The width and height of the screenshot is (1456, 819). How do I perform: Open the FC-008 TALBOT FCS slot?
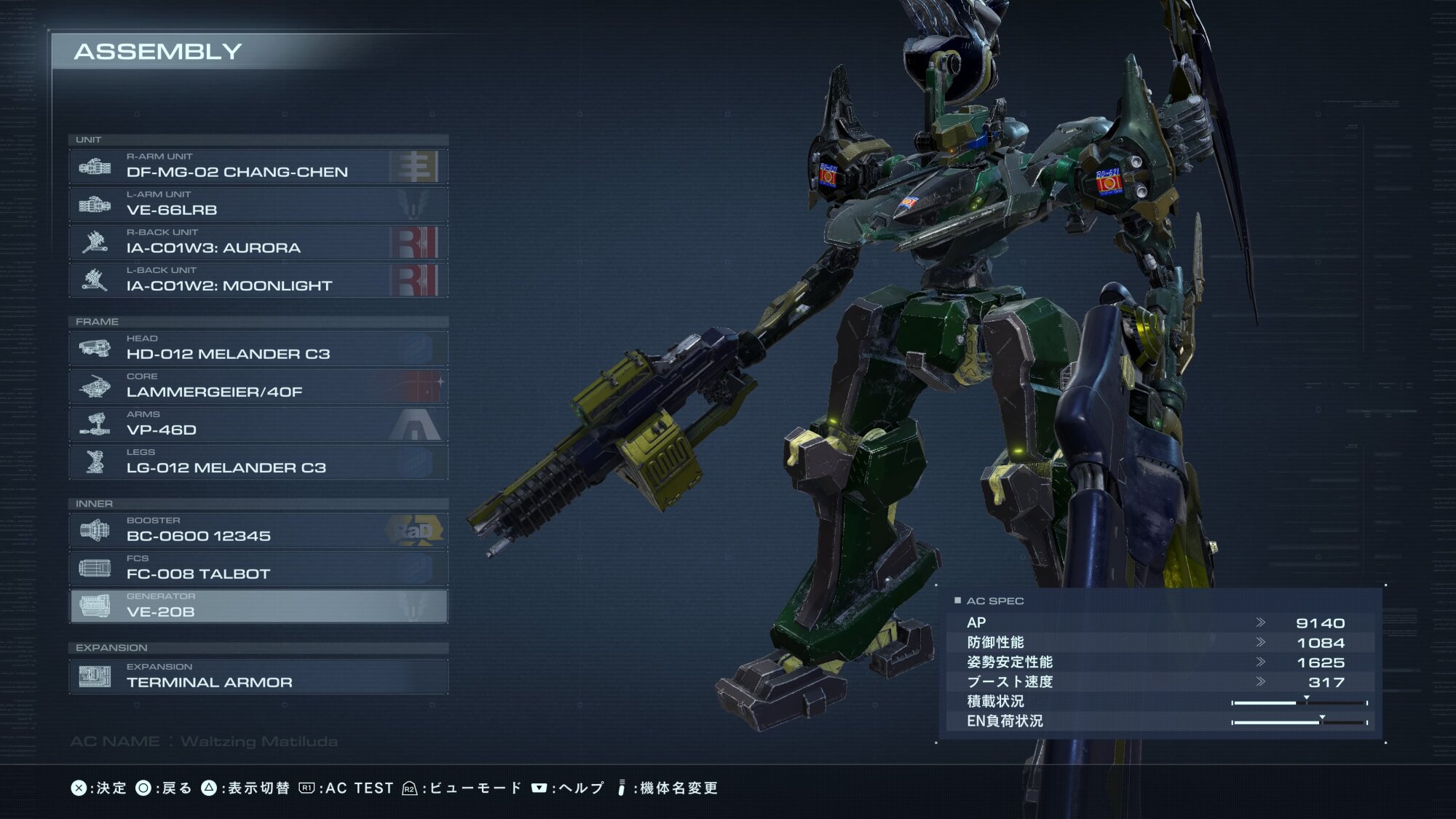click(258, 569)
